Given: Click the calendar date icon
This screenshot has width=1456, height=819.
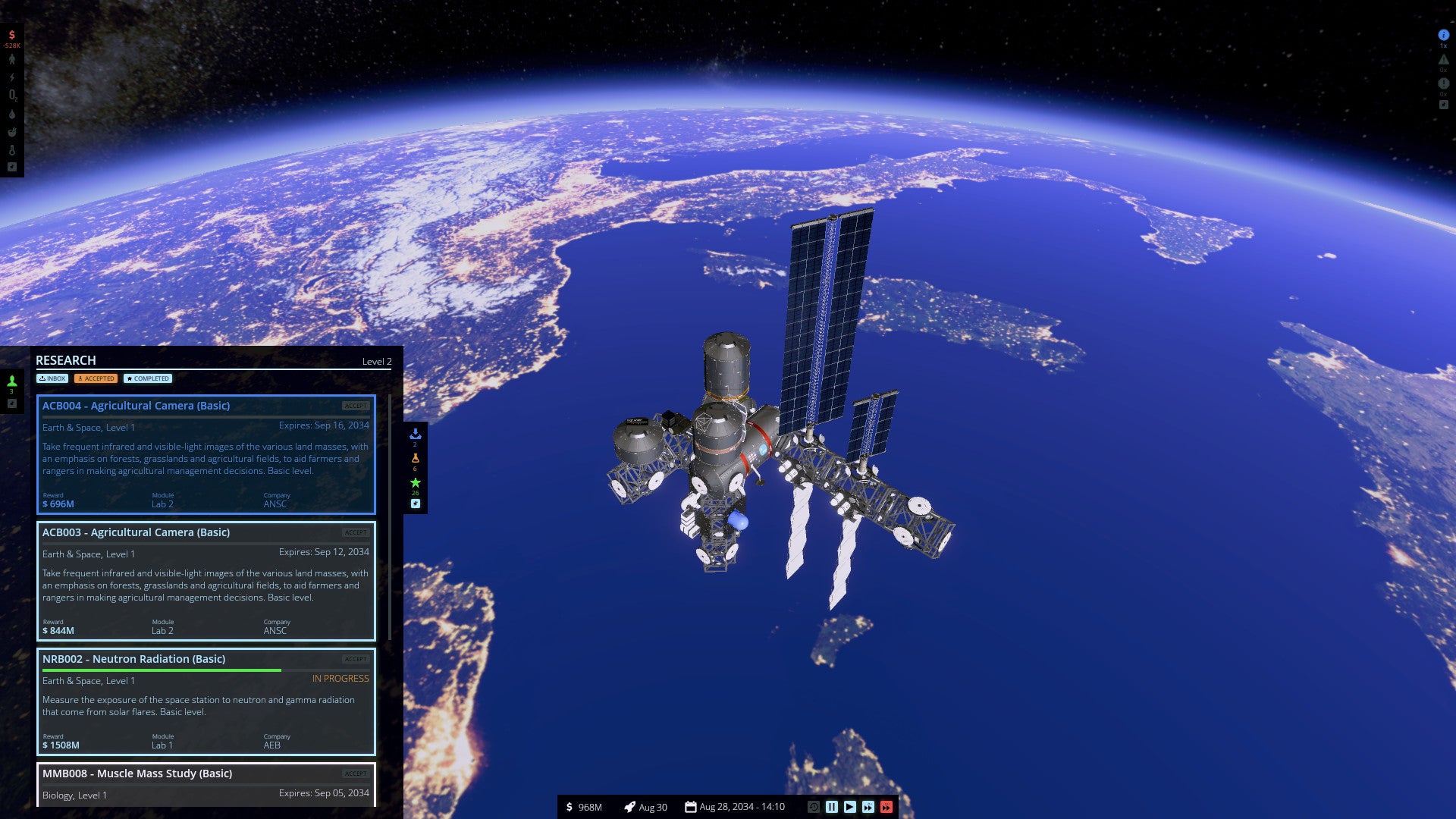Looking at the screenshot, I should pyautogui.click(x=692, y=806).
